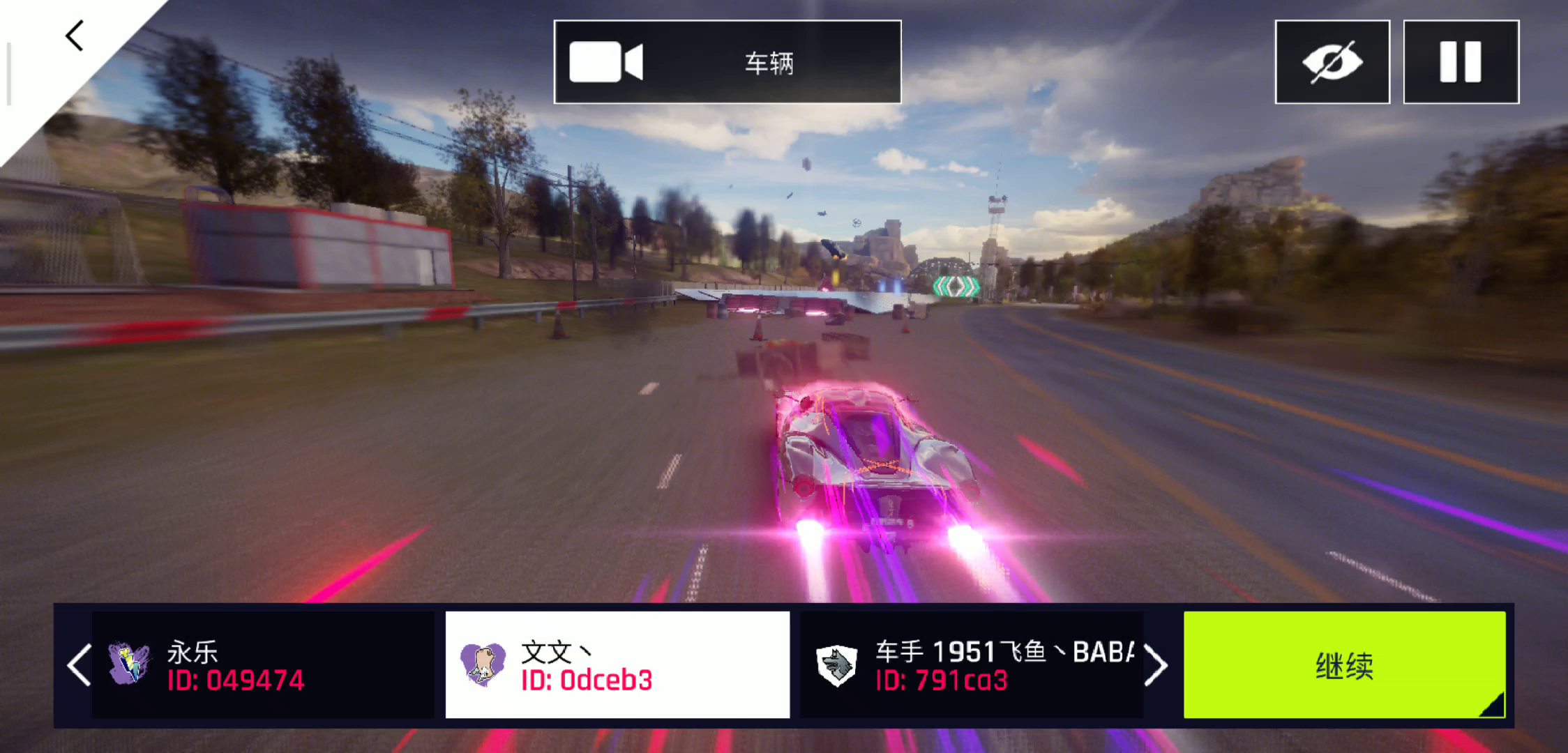Show next players with right arrow
Viewport: 1568px width, 753px height.
pos(1156,665)
